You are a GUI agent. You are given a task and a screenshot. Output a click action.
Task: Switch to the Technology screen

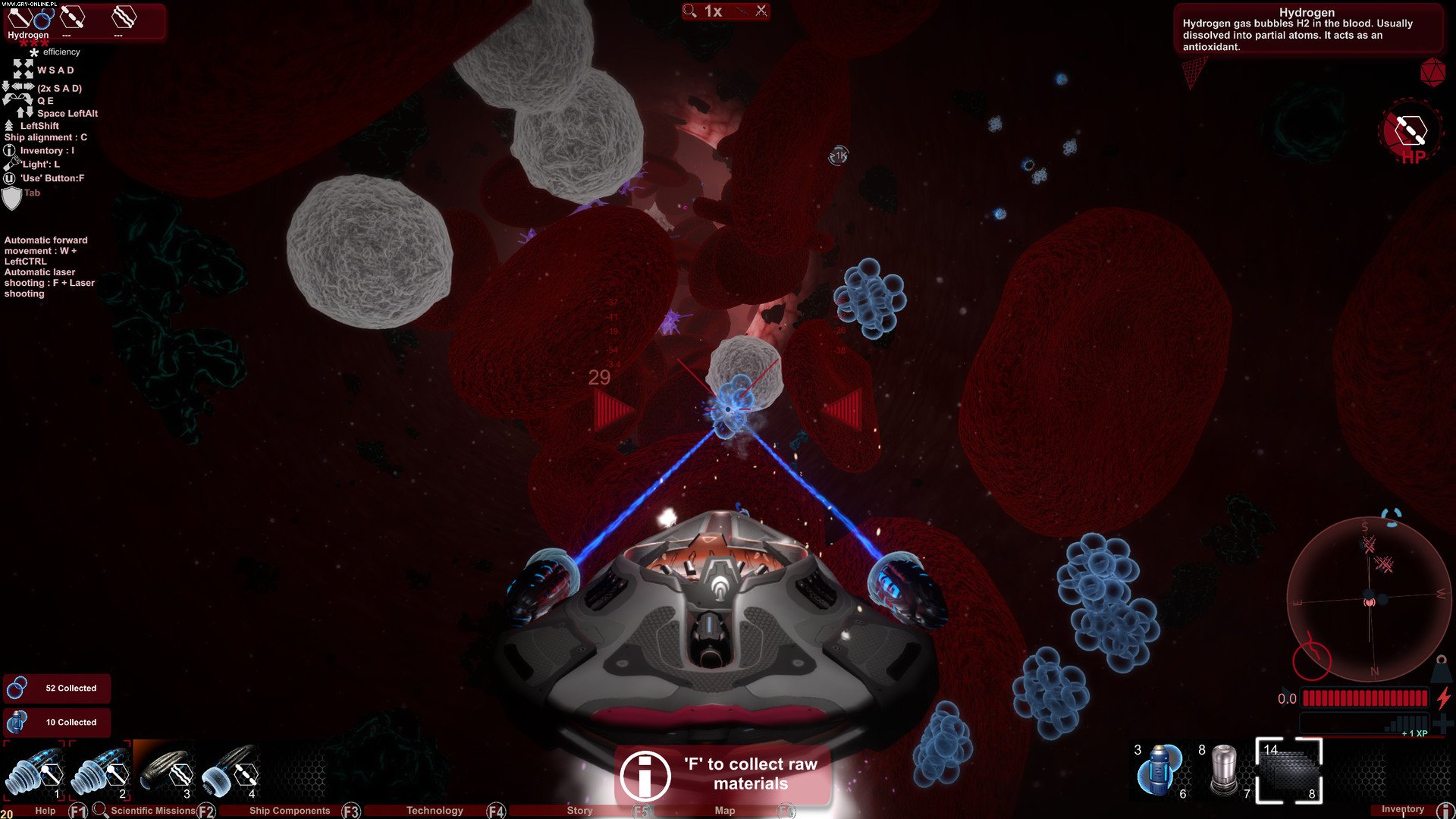pyautogui.click(x=435, y=811)
